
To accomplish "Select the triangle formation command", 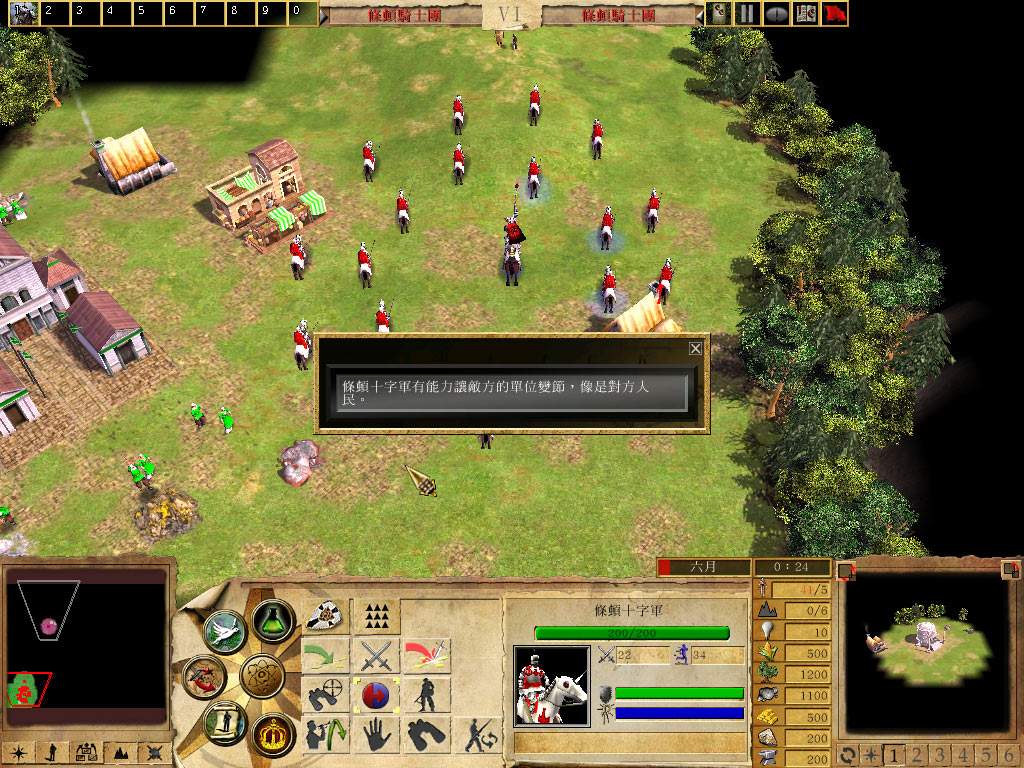I will (376, 615).
